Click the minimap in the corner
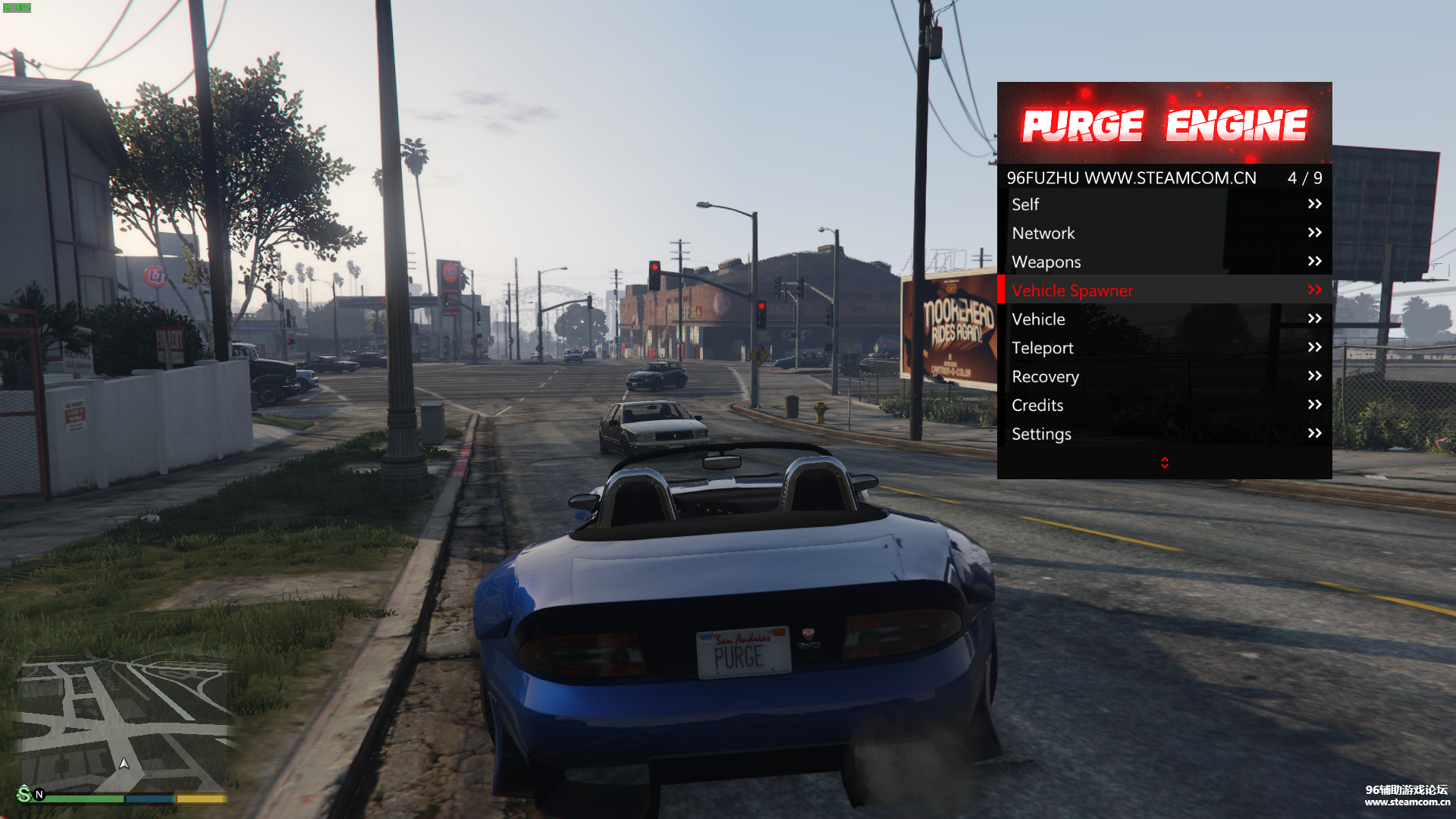 (x=123, y=724)
